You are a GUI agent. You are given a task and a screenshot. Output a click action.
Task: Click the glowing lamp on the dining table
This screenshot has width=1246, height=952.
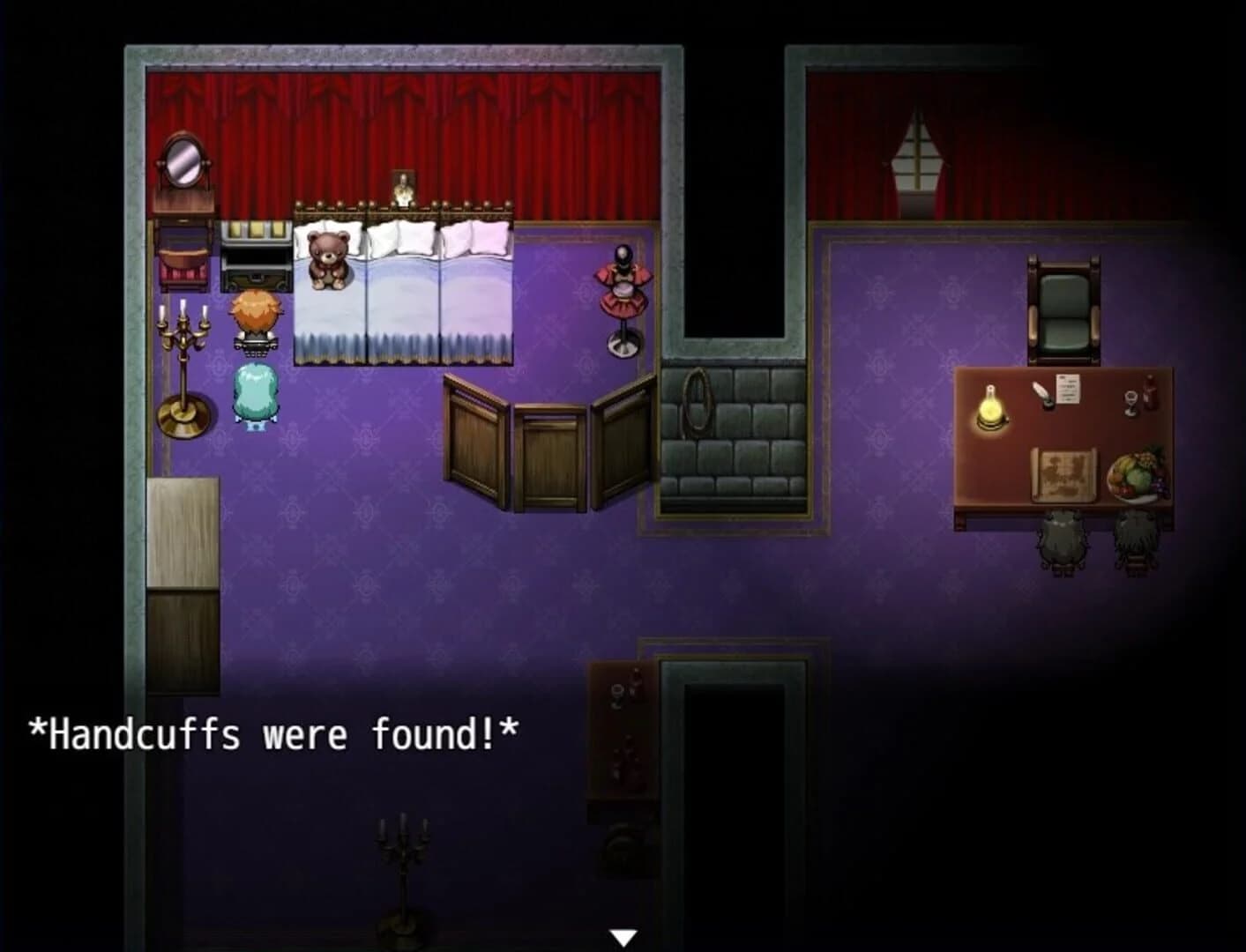pos(989,407)
